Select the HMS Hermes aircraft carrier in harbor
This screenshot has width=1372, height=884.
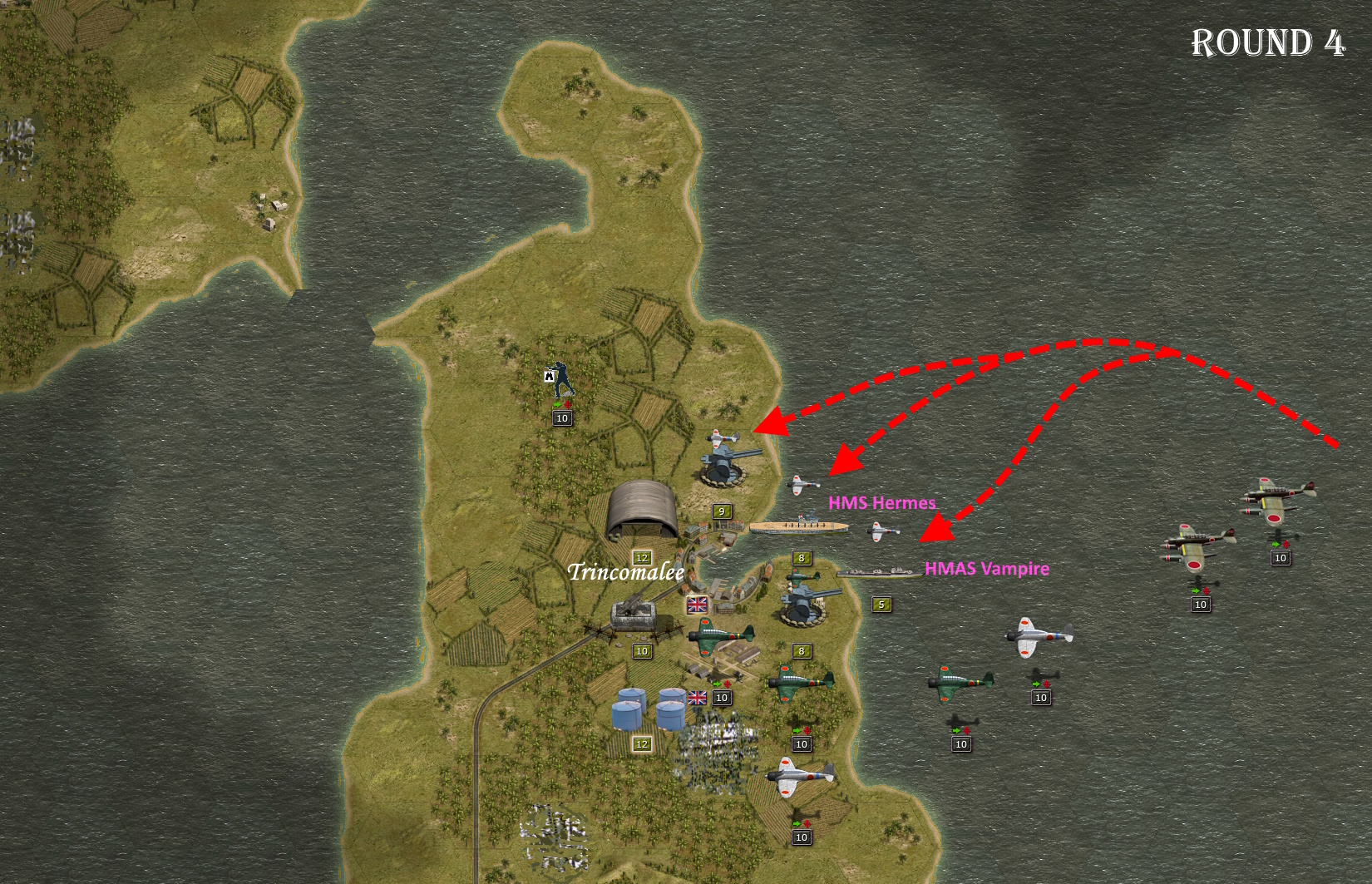pos(798,526)
